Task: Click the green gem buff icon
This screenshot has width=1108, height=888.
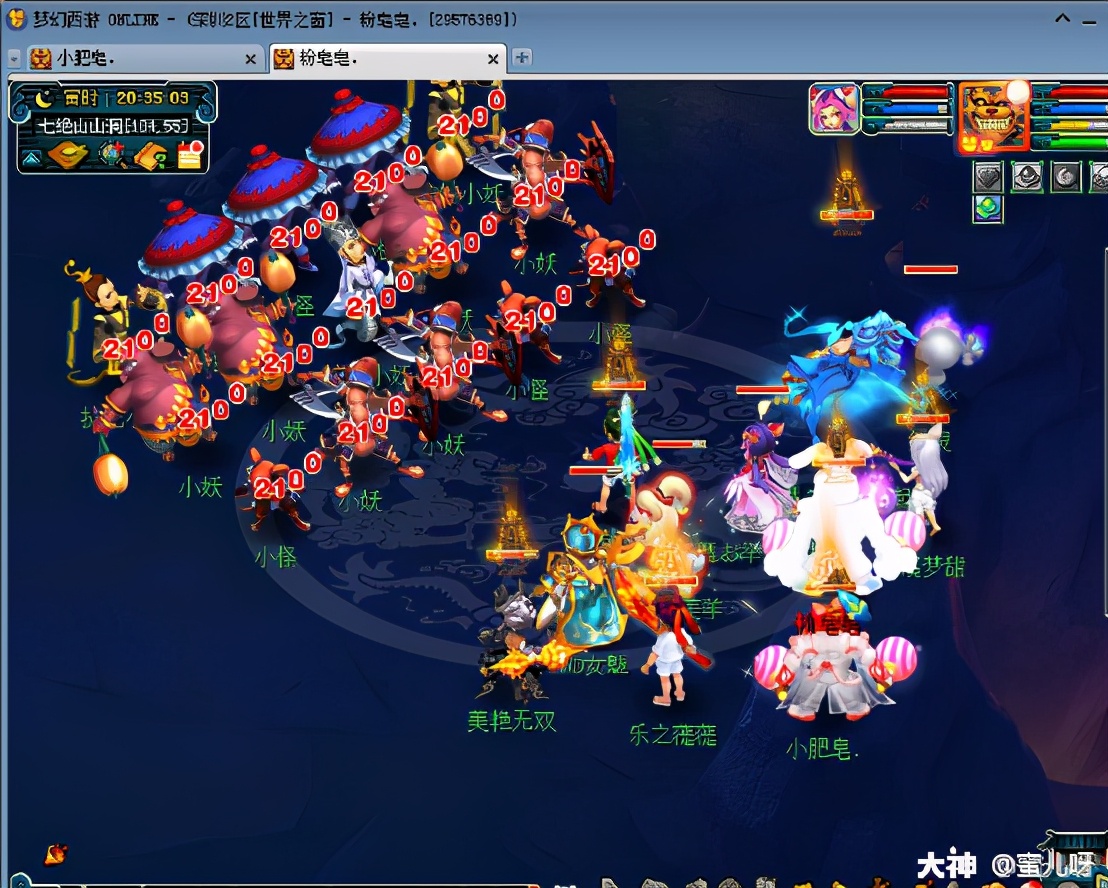Action: pos(988,208)
